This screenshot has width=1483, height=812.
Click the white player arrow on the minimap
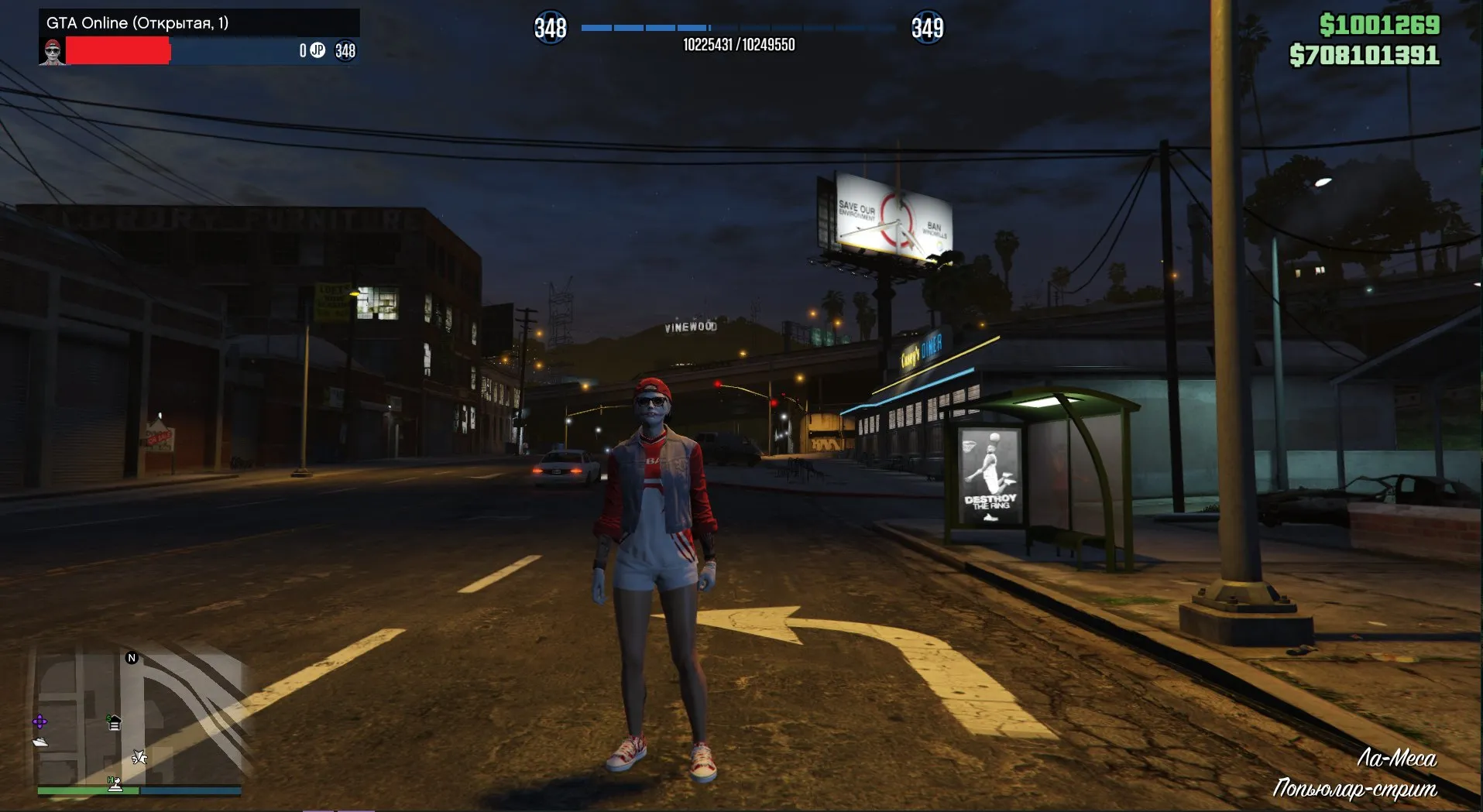click(x=139, y=757)
